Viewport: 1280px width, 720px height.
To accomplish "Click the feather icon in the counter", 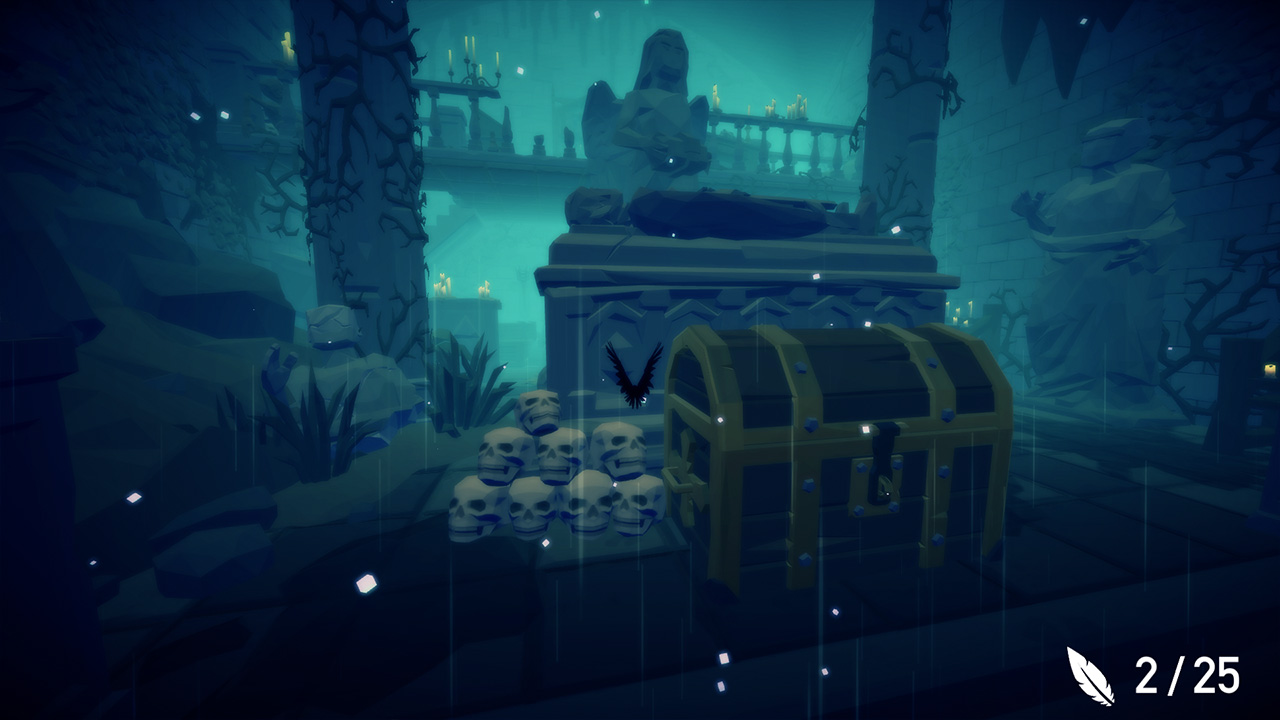I will [1092, 675].
